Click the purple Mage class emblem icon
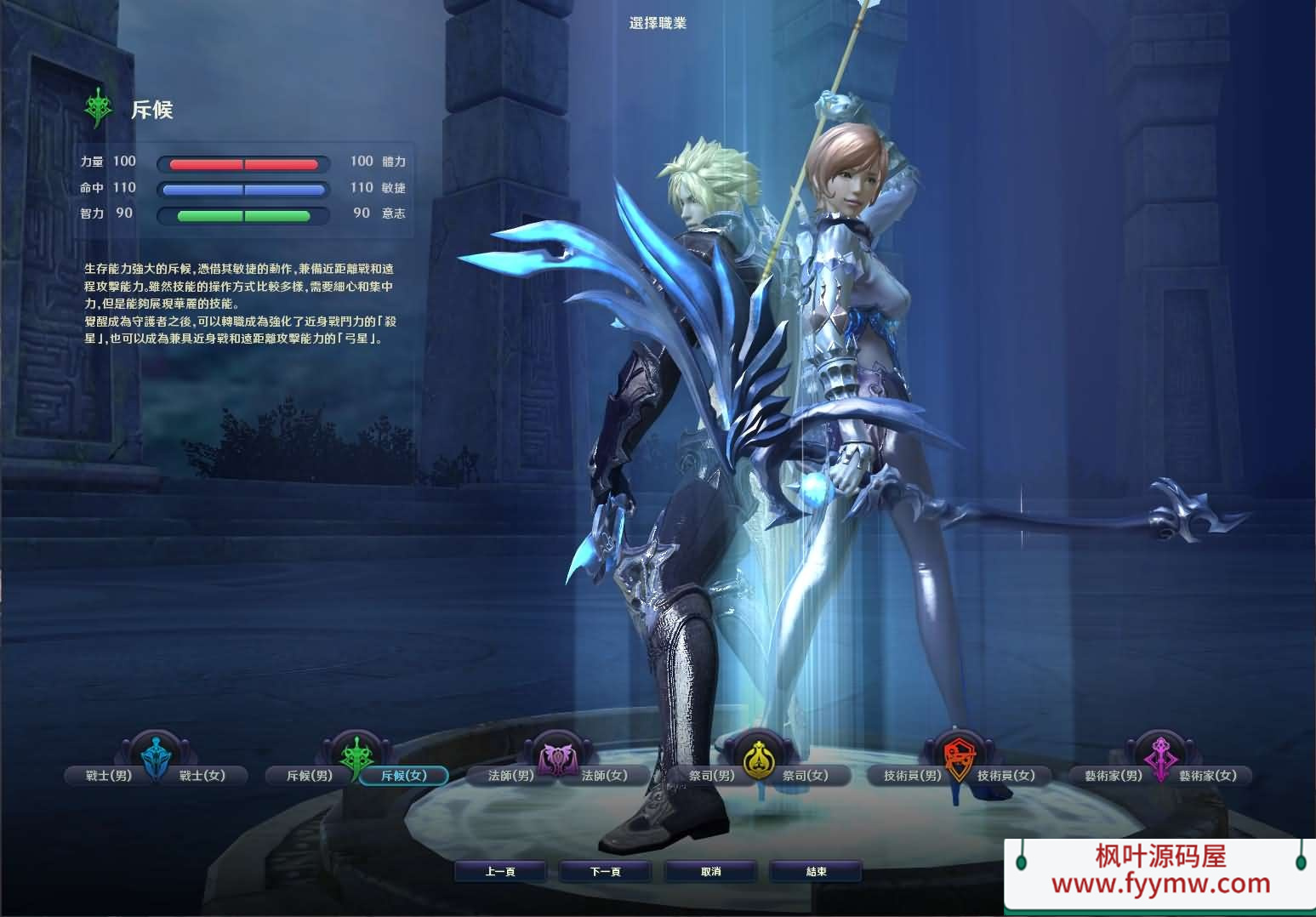Image resolution: width=1316 pixels, height=917 pixels. click(x=559, y=756)
